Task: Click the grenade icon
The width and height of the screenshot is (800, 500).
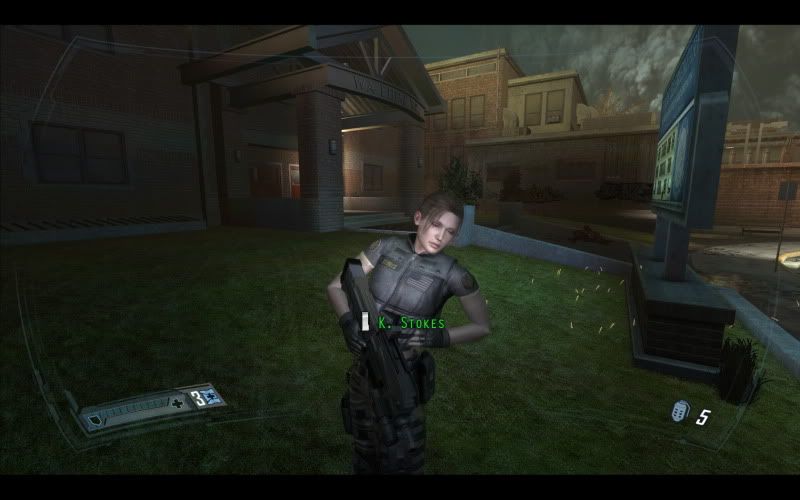Action: [x=680, y=412]
